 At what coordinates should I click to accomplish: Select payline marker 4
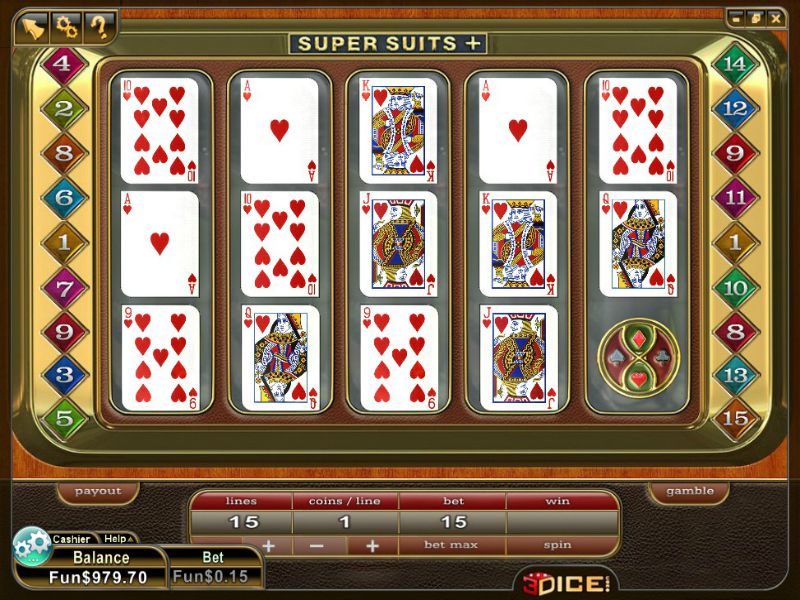coord(64,63)
